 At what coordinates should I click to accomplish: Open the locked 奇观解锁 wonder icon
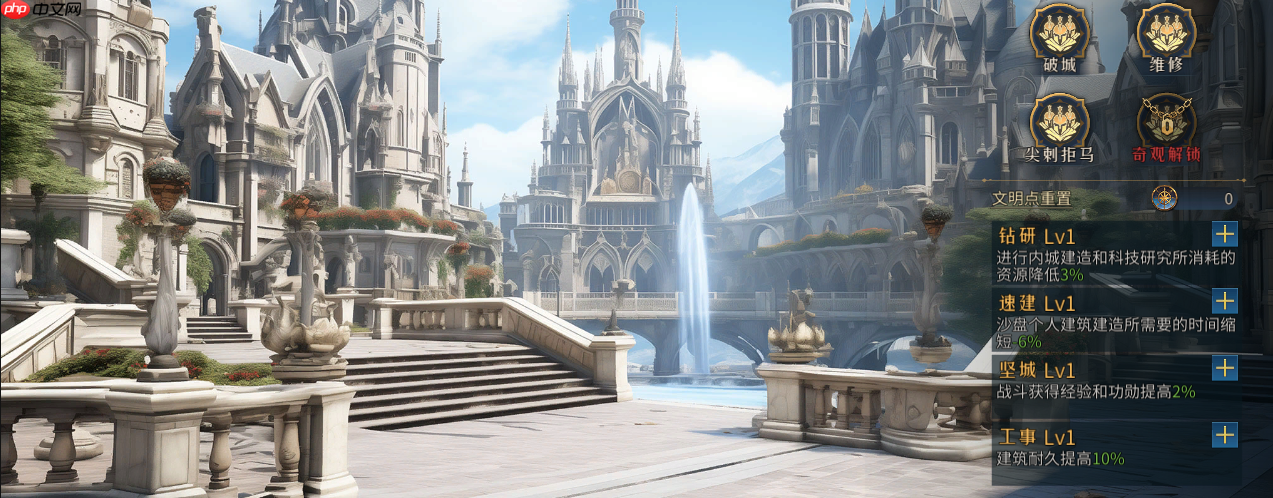[x=1166, y=122]
